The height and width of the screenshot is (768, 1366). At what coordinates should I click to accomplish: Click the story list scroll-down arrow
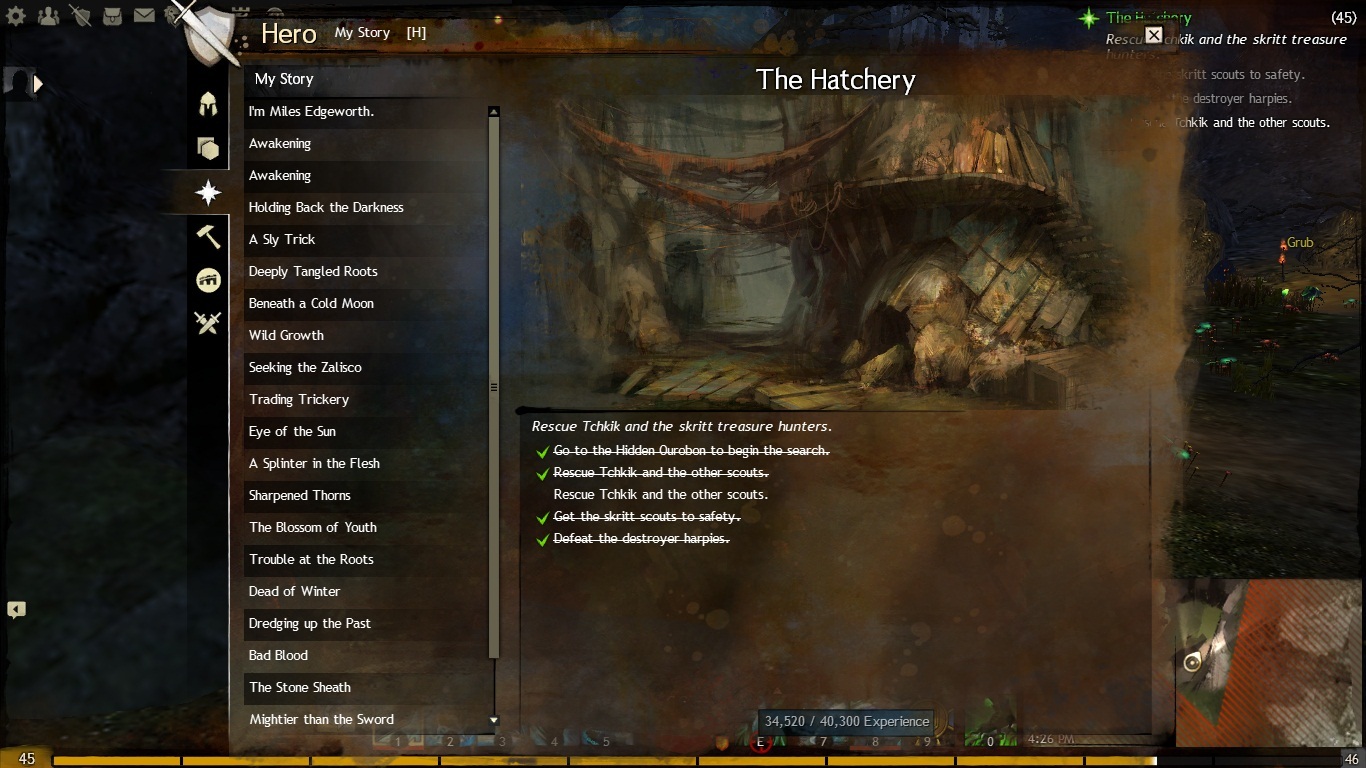tap(494, 720)
